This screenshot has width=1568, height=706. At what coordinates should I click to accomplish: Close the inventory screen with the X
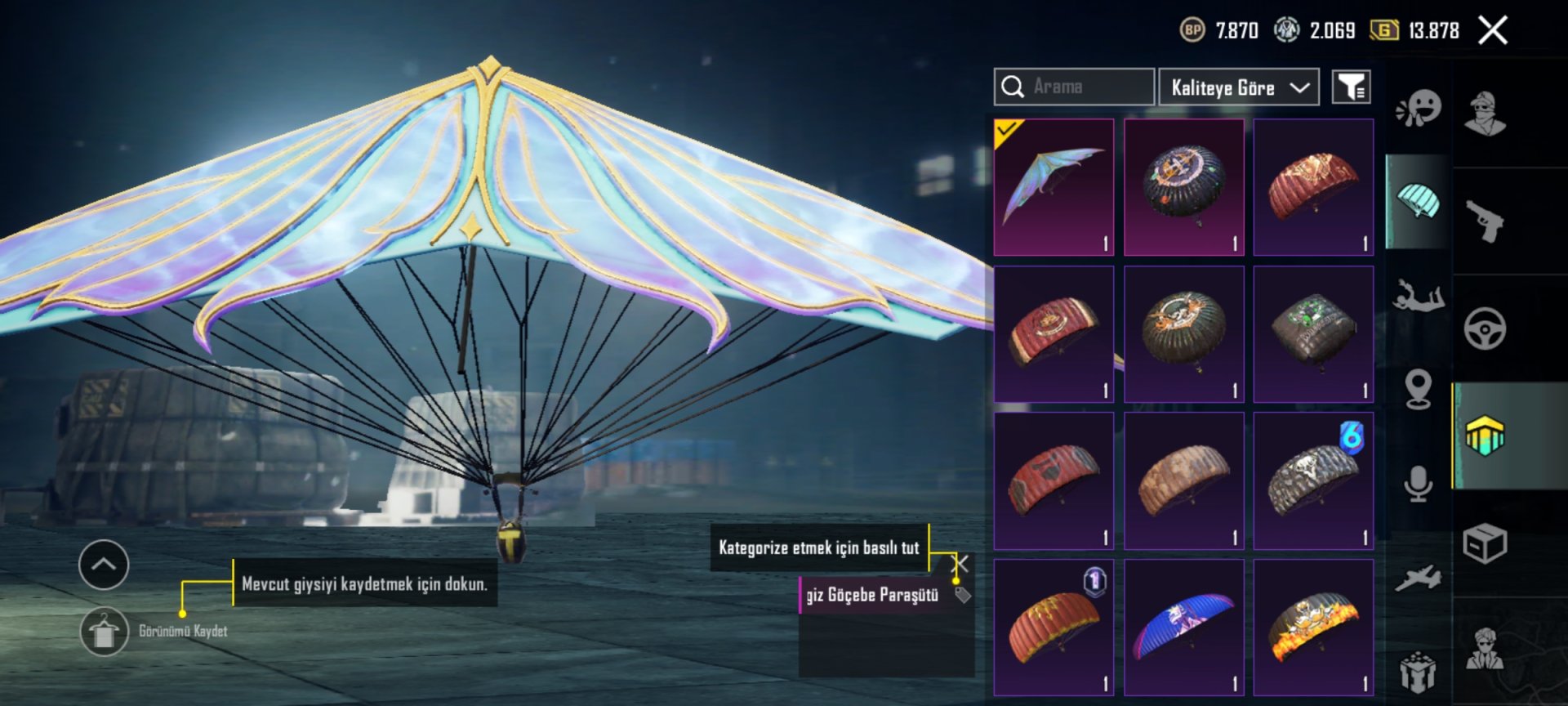tap(1492, 31)
